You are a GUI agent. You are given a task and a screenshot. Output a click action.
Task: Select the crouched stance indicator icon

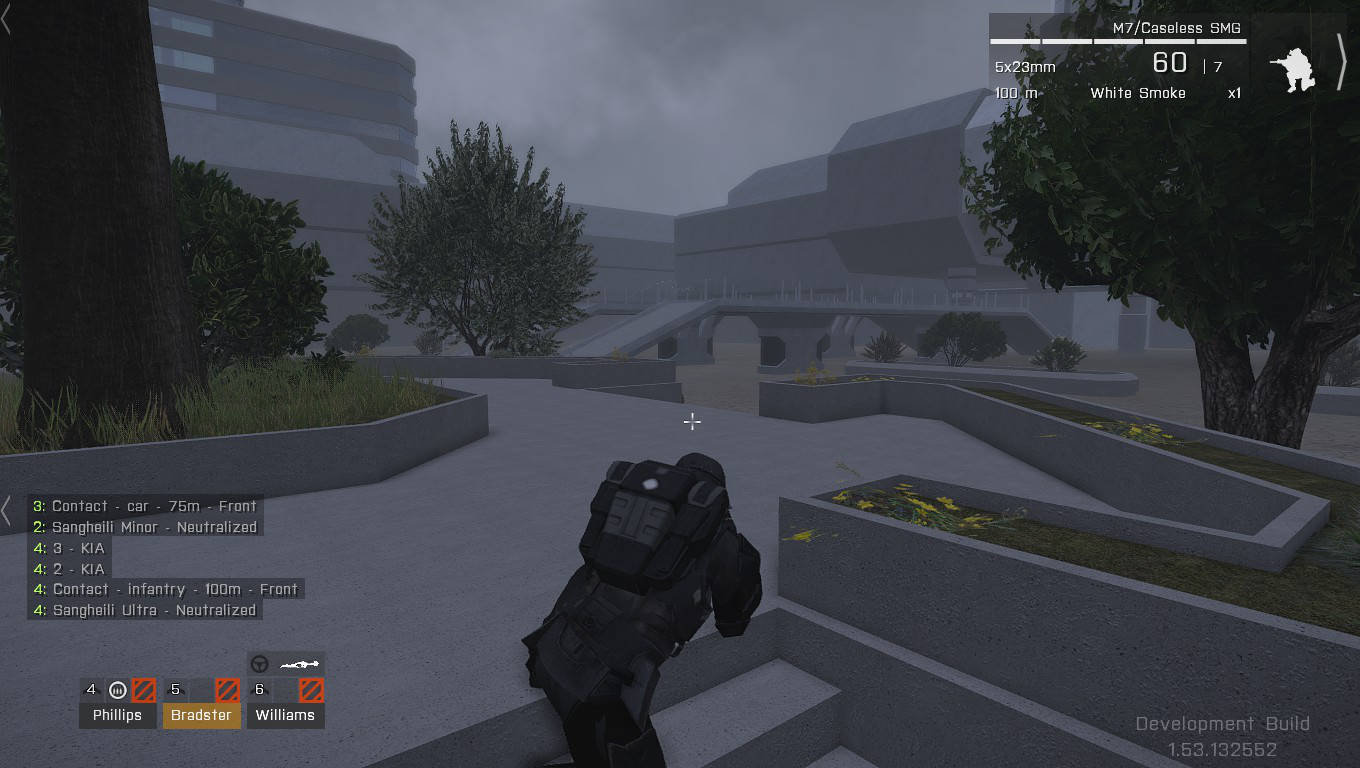[x=1293, y=66]
